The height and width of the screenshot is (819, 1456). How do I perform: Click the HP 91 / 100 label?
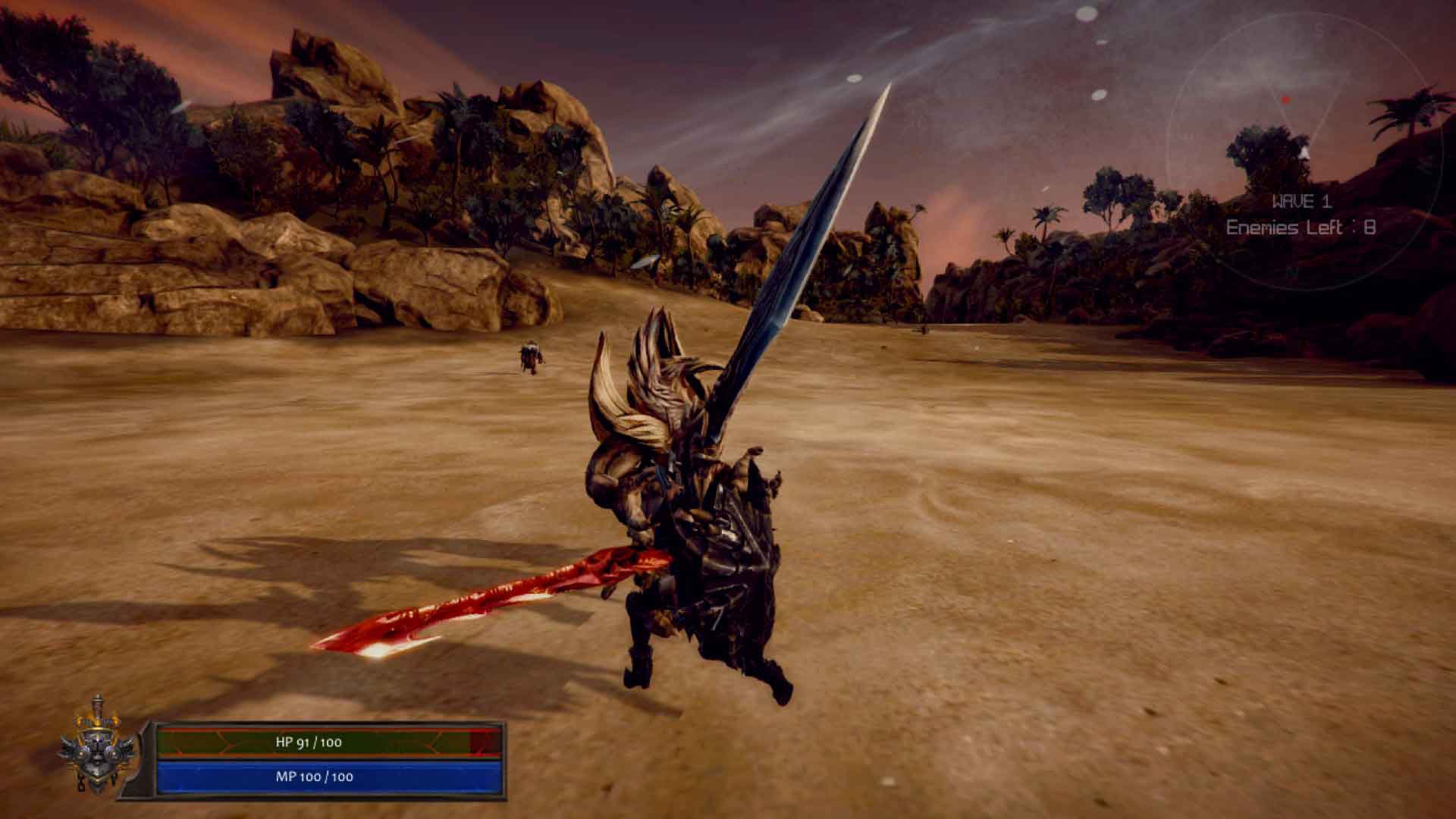pos(309,743)
